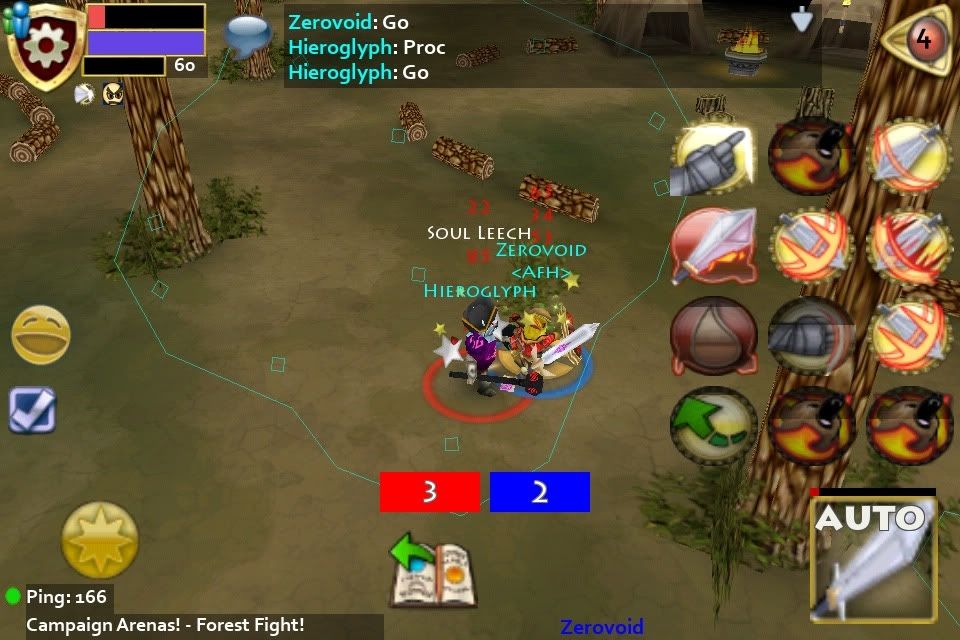This screenshot has height=640, width=960.
Task: Open the gear shield main menu
Action: coord(46,44)
